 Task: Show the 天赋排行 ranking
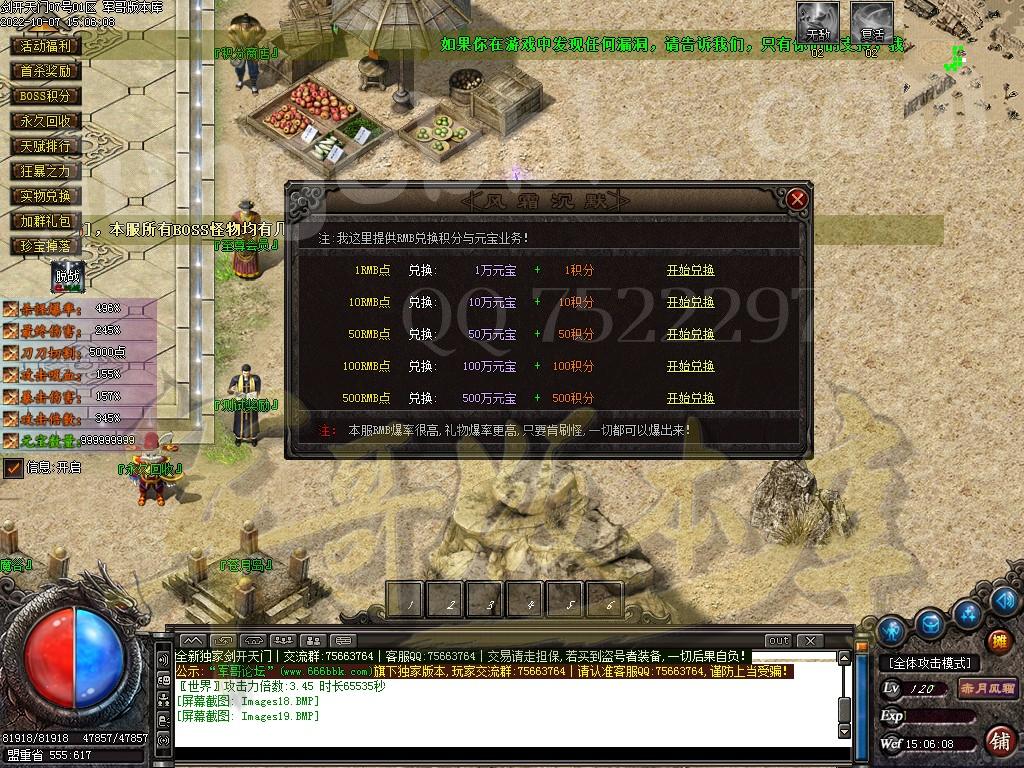pyautogui.click(x=46, y=146)
